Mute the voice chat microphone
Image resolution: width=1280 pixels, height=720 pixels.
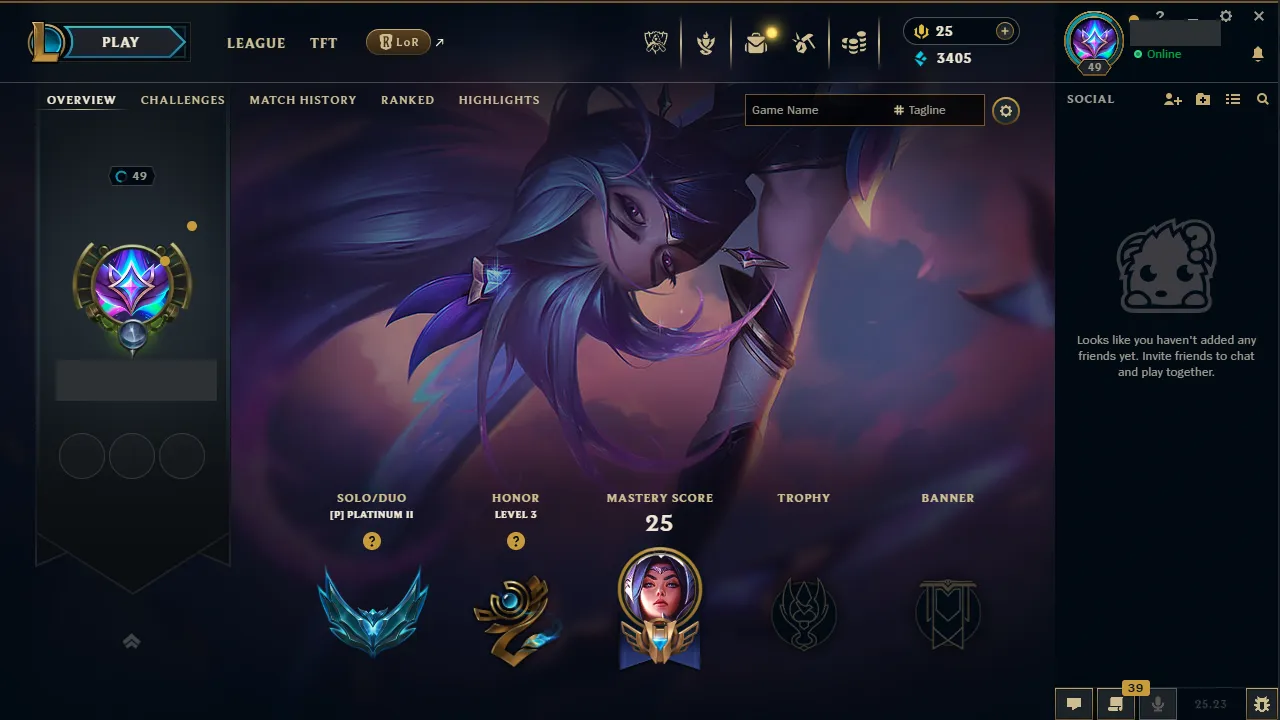(x=1157, y=702)
